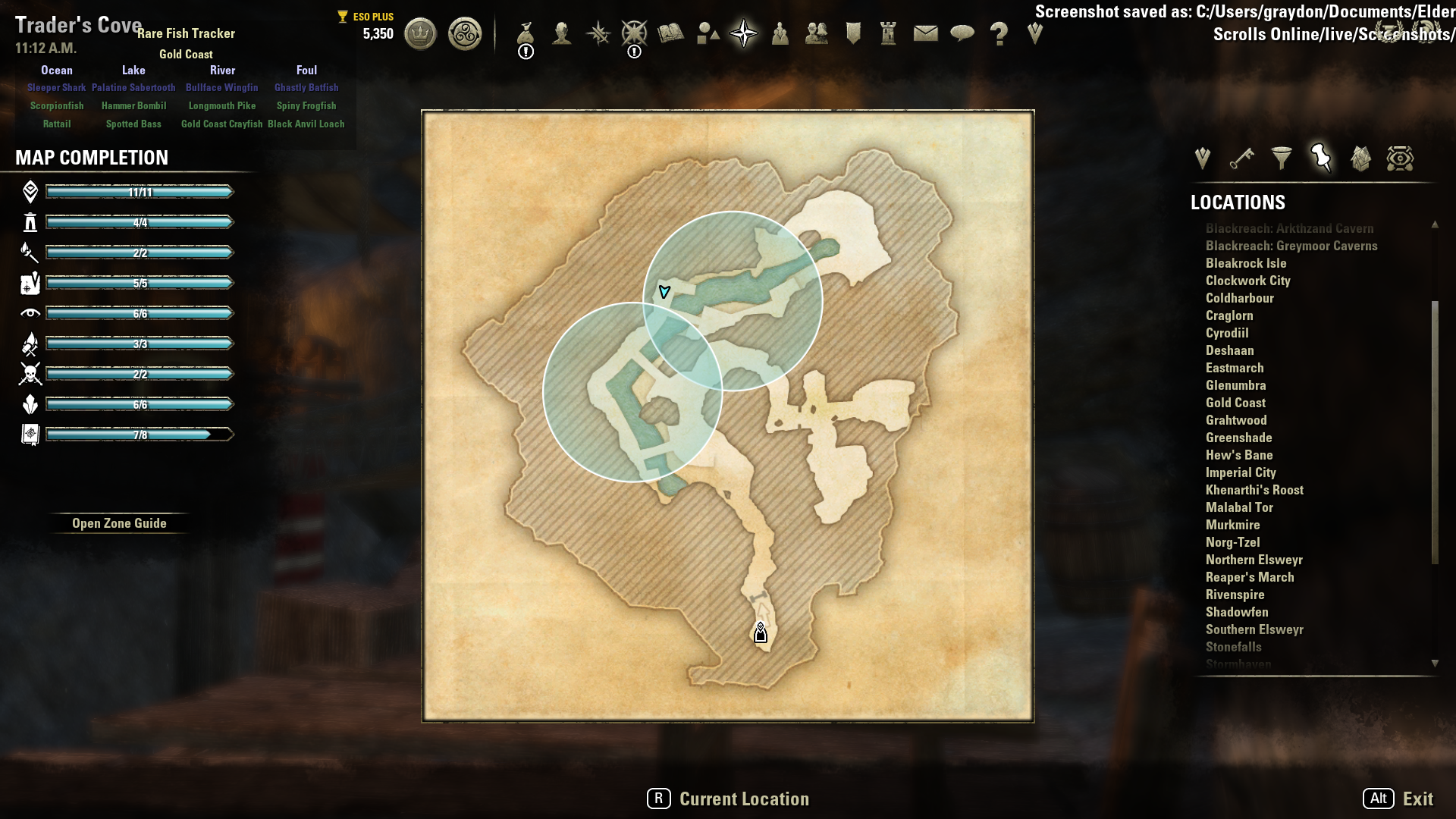The image size is (1456, 819).
Task: Switch to the key tab
Action: click(x=1241, y=158)
